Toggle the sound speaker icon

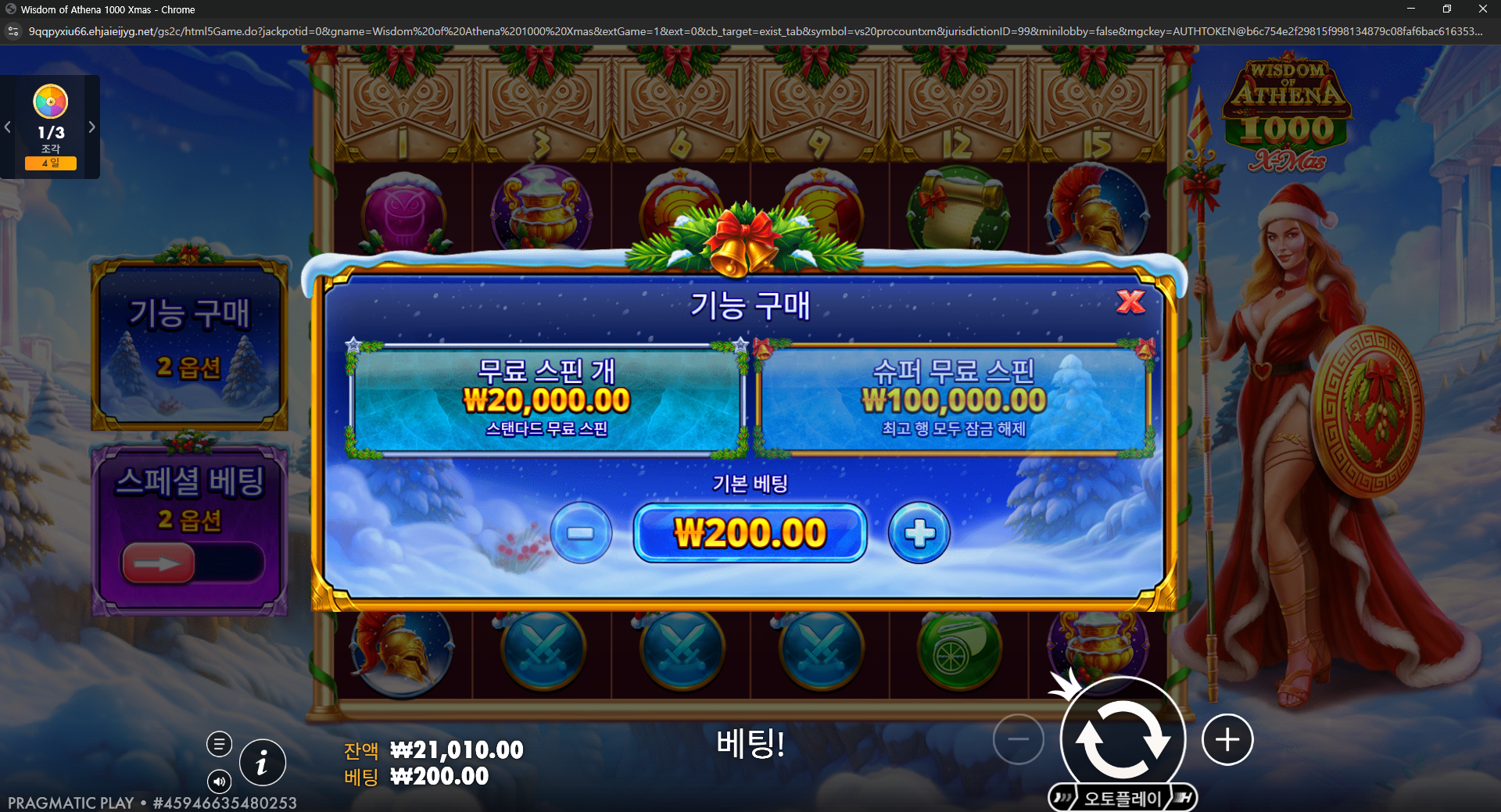[219, 781]
